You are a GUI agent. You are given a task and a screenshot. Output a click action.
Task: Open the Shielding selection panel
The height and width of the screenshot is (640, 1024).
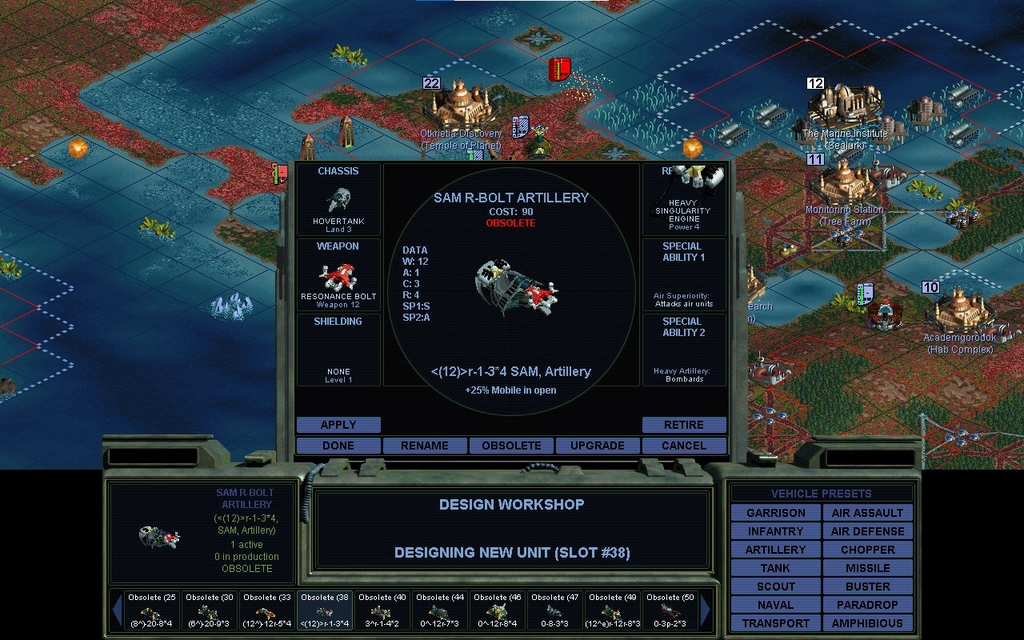pyautogui.click(x=338, y=349)
